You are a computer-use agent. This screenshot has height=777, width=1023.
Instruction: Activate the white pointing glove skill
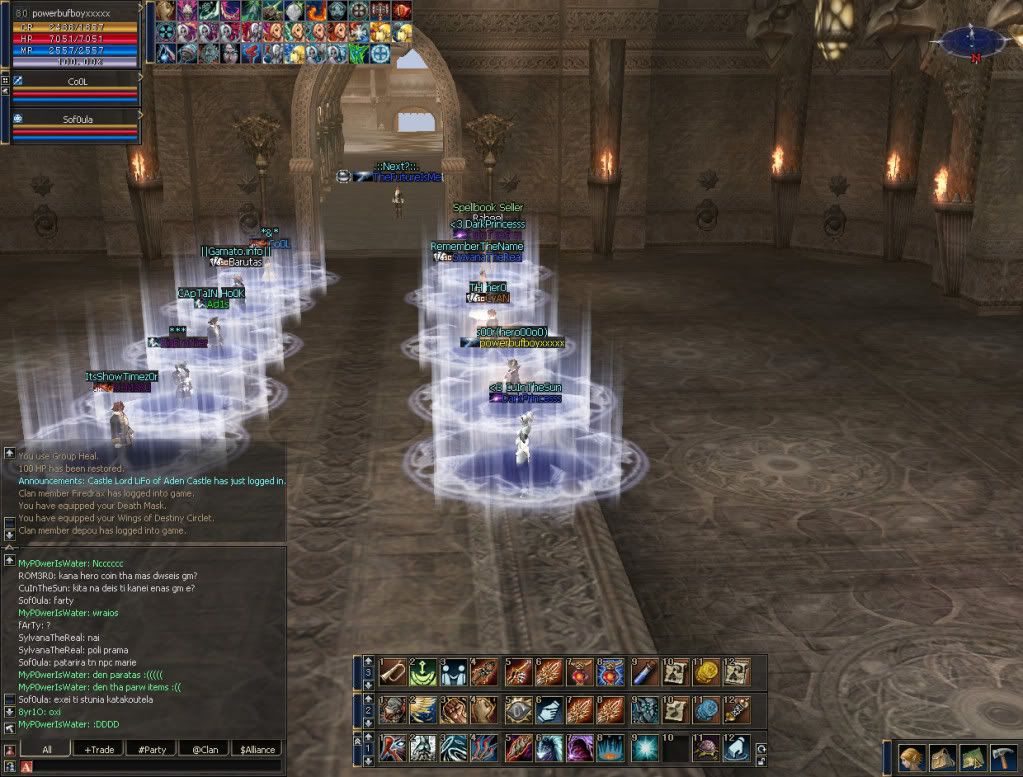pos(737,748)
